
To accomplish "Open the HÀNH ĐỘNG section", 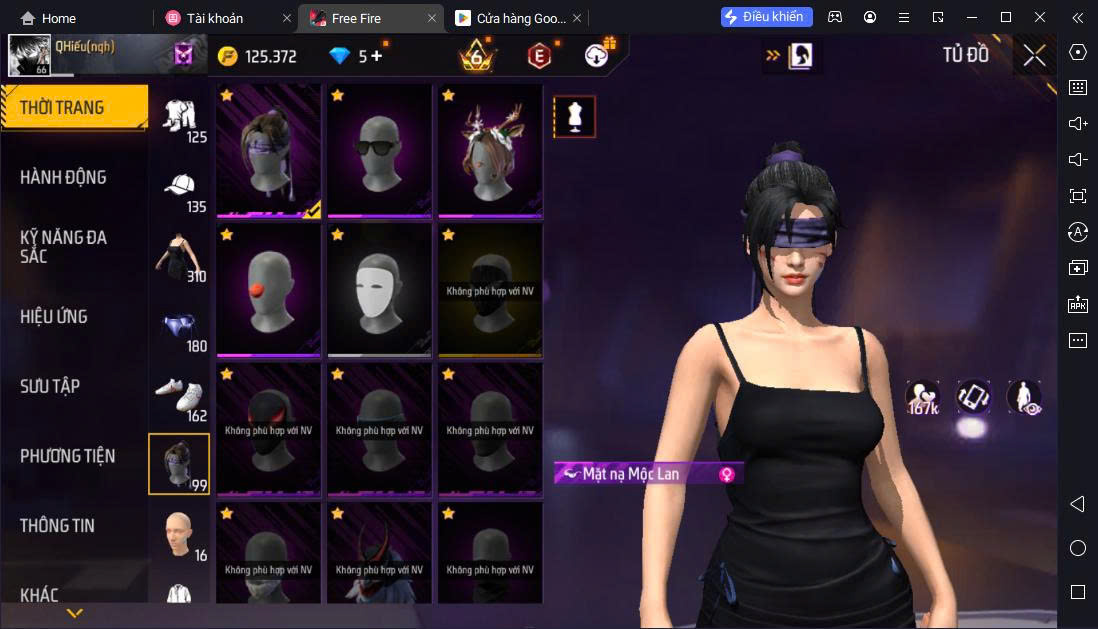I will tap(63, 178).
